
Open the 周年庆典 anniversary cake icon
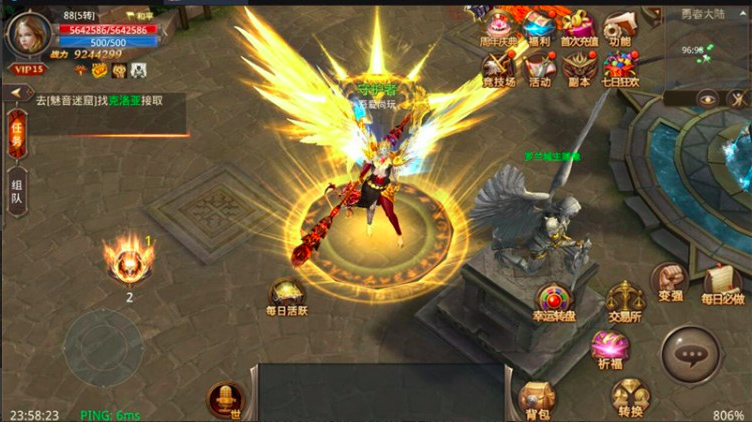(x=497, y=27)
